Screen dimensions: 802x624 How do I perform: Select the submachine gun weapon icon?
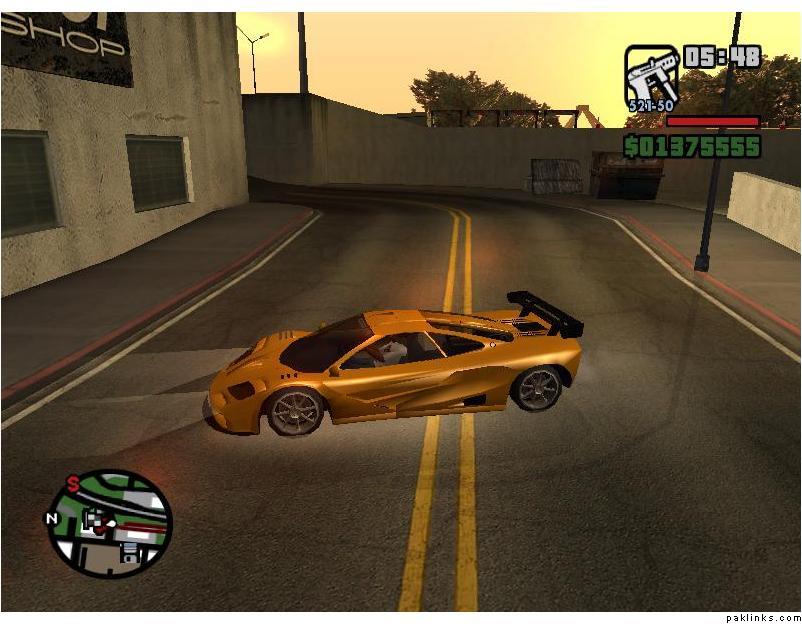point(651,77)
